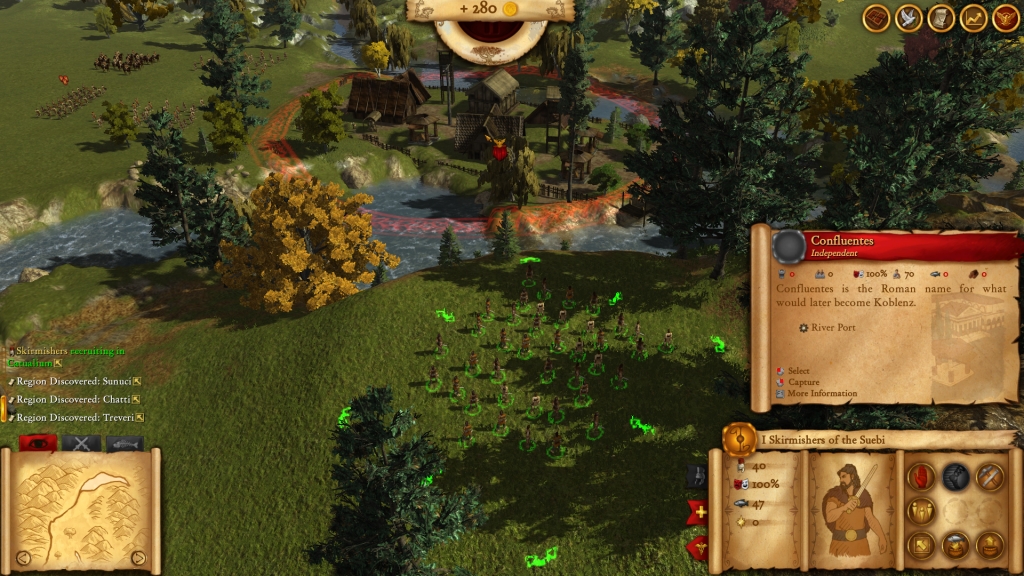
Task: Open the book icon in top bar
Action: click(x=877, y=17)
